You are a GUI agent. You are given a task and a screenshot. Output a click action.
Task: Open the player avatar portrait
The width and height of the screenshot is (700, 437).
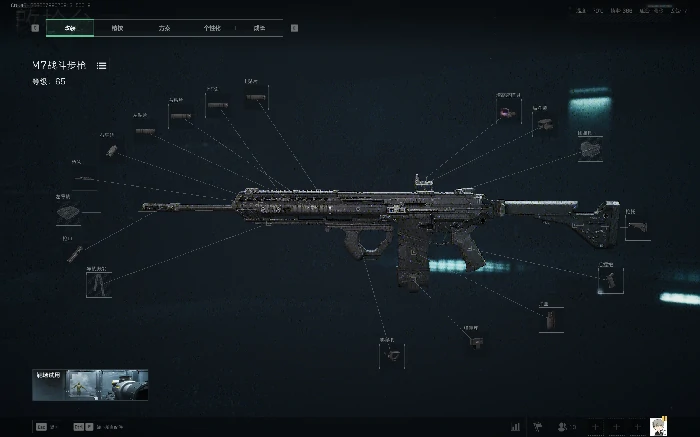(x=659, y=426)
